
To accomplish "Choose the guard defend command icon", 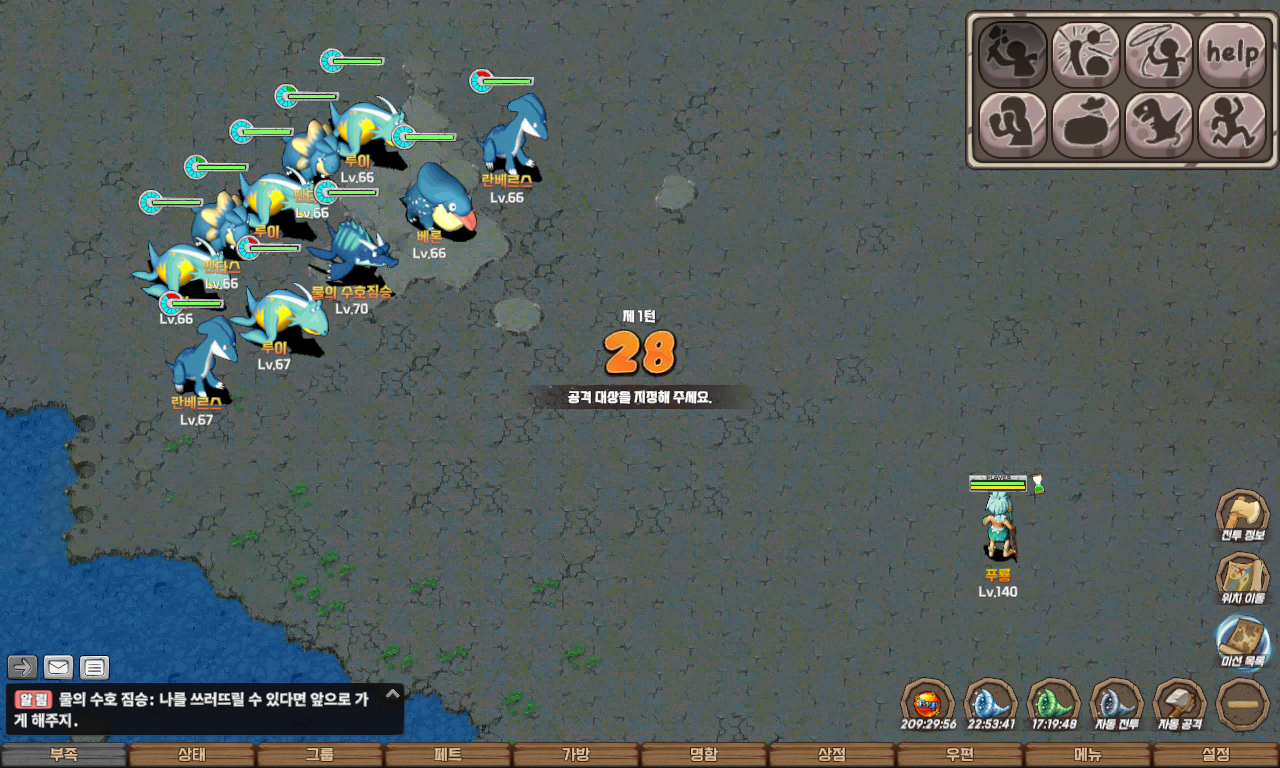I will tap(1012, 125).
